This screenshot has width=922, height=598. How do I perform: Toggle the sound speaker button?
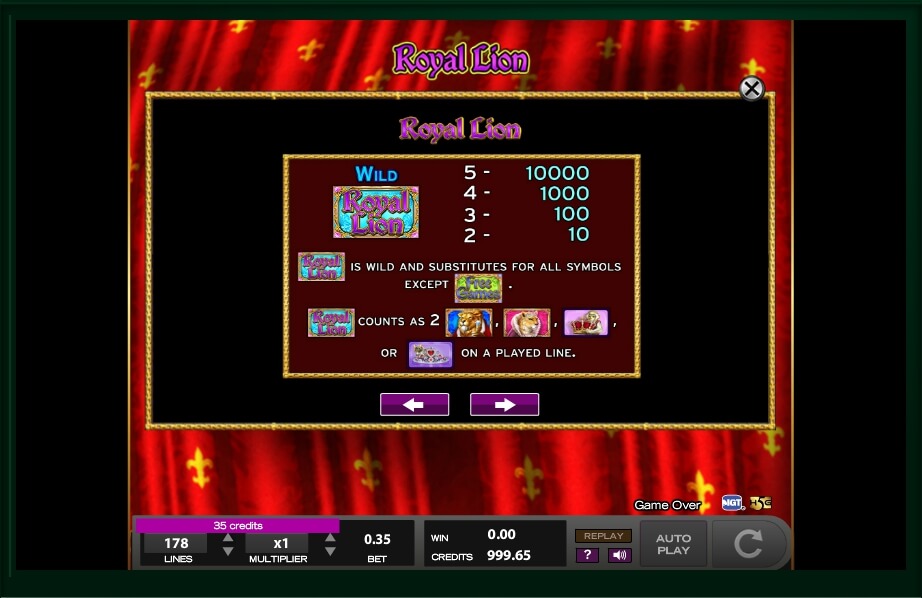(619, 555)
